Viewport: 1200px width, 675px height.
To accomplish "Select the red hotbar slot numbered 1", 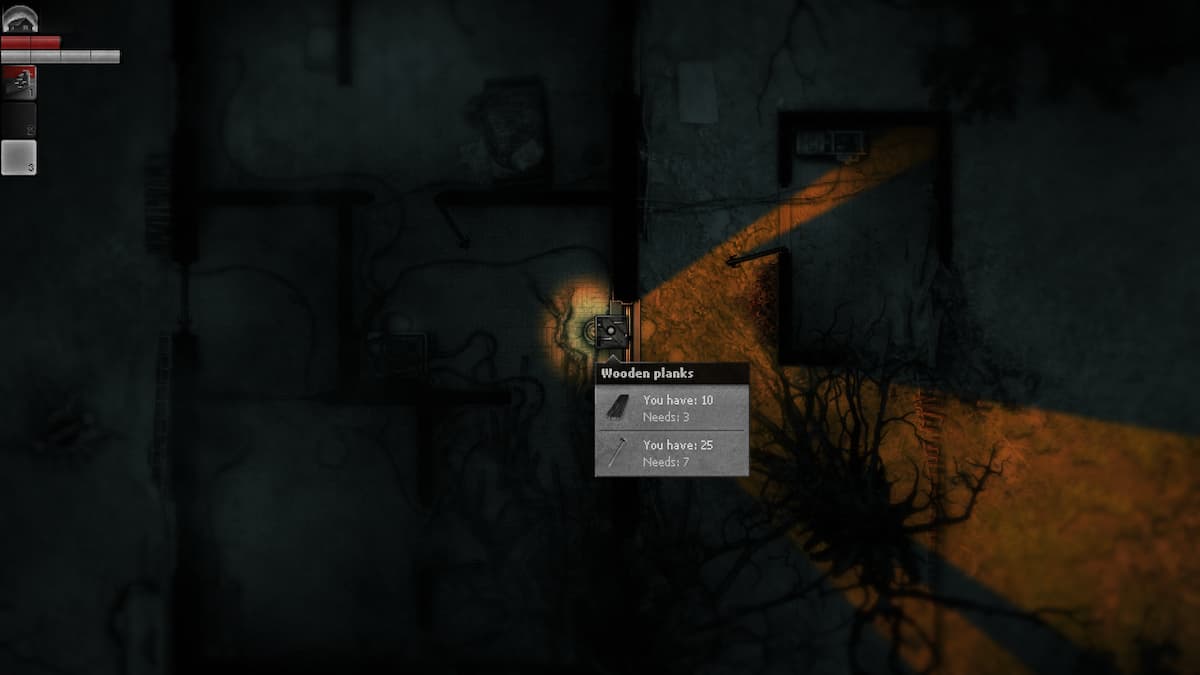I will tap(19, 83).
